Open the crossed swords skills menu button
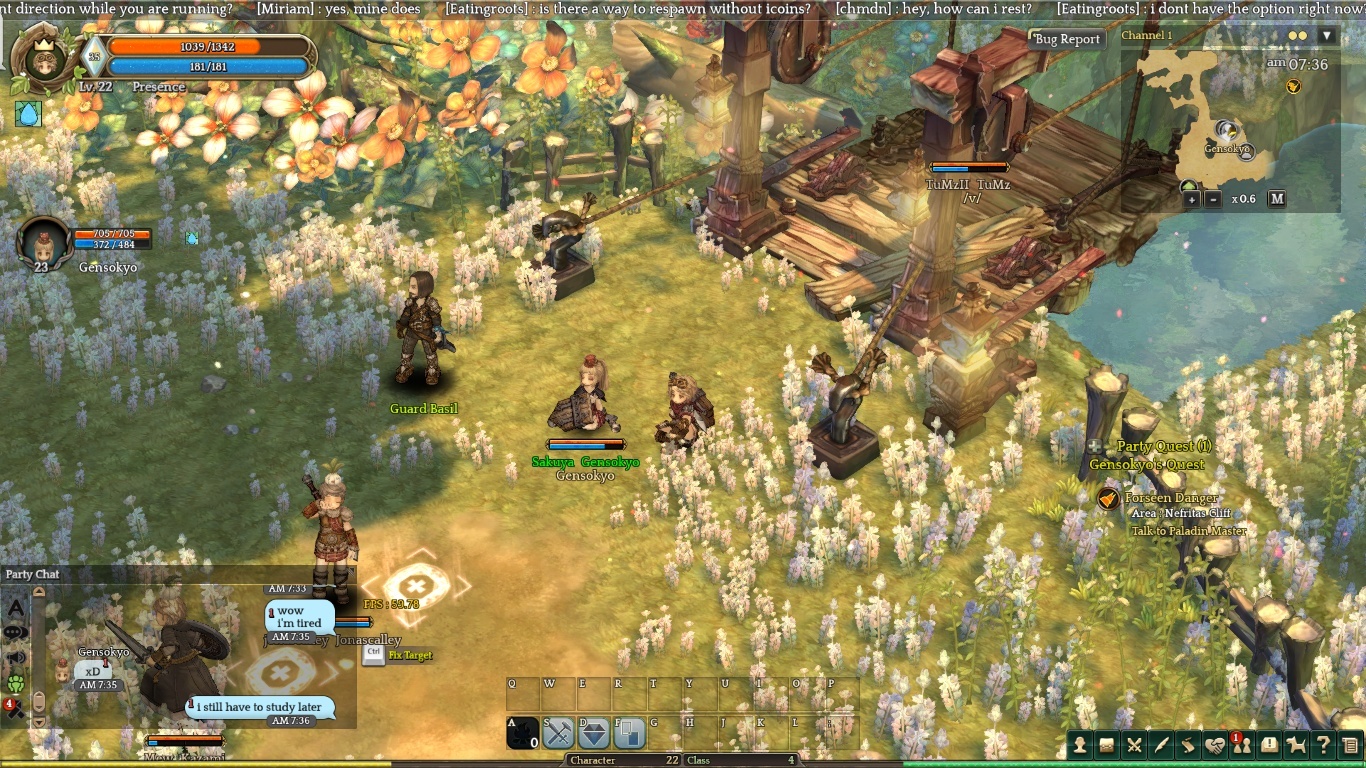This screenshot has width=1366, height=768. [x=1134, y=744]
